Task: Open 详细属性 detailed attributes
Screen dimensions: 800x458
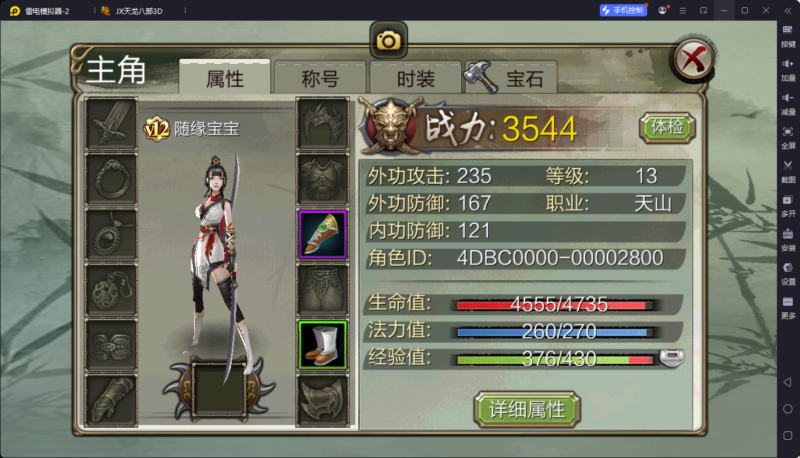Action: (527, 408)
